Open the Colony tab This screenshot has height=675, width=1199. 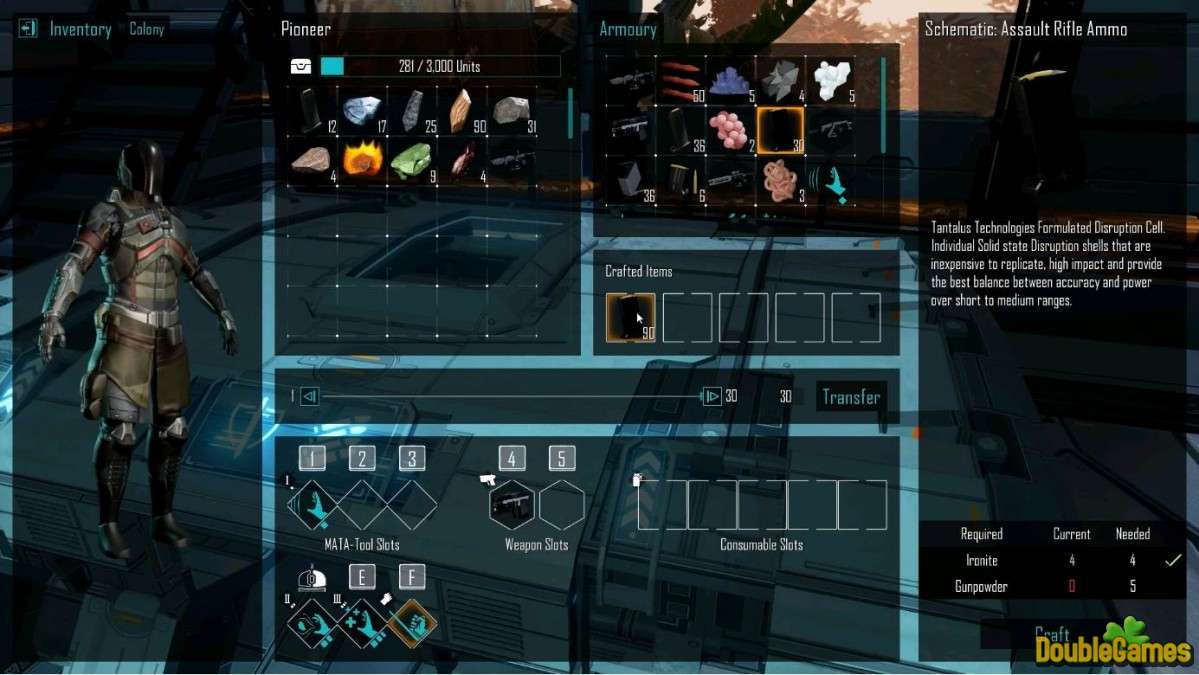click(x=146, y=29)
